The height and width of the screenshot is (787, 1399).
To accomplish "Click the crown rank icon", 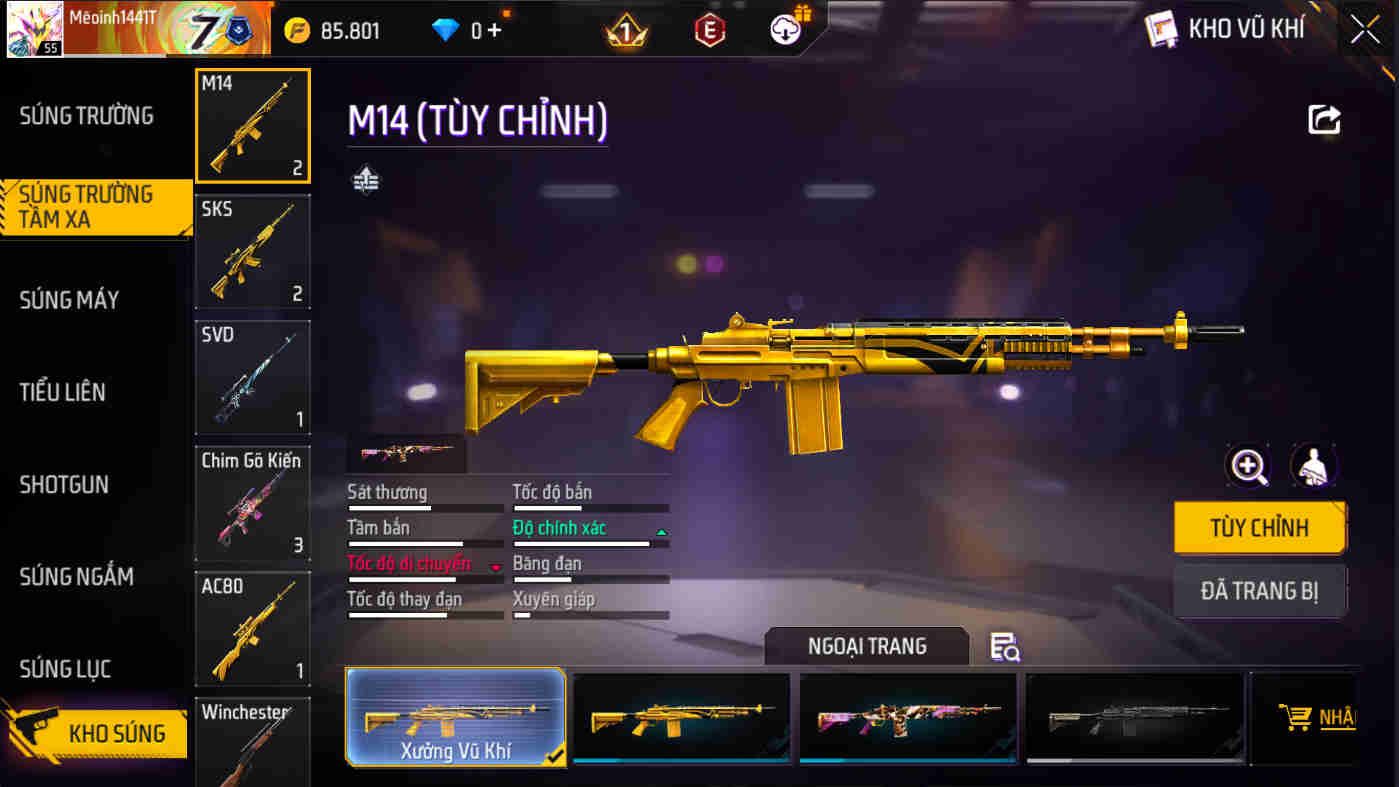I will pos(625,29).
